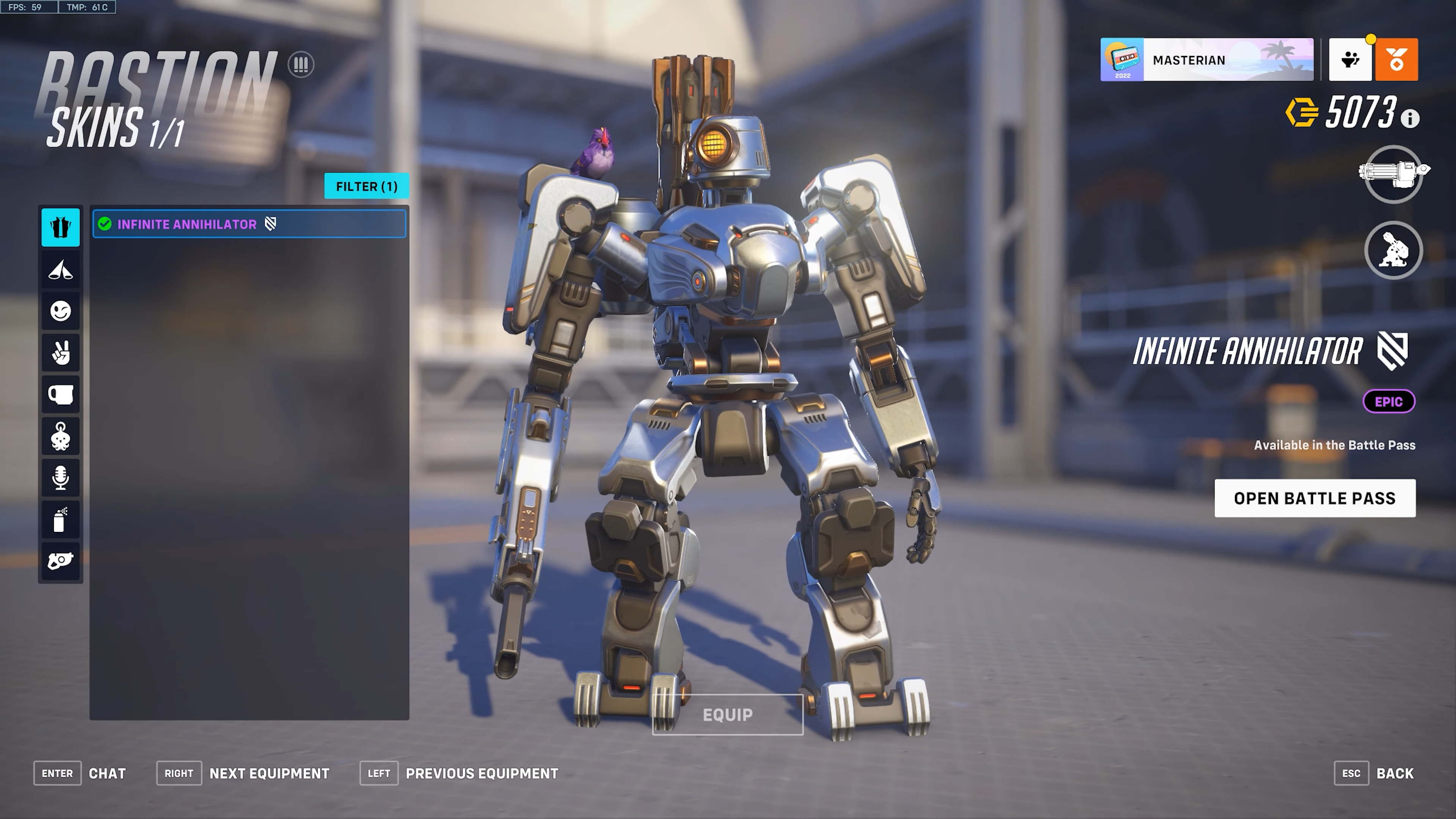Select the Infinite Annihilator skin row
The image size is (1456, 819).
pyautogui.click(x=249, y=224)
